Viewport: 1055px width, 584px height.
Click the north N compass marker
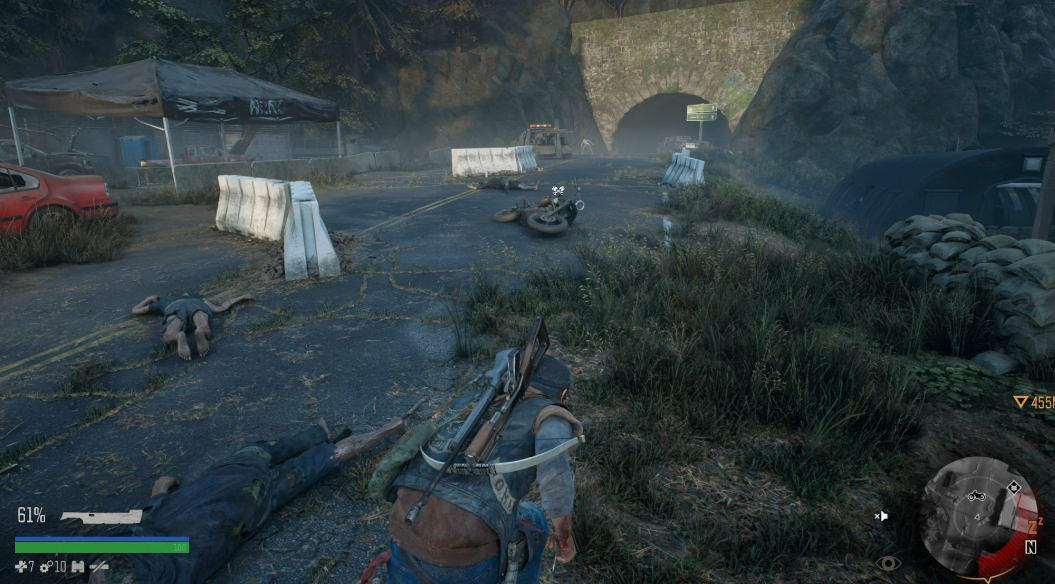point(1030,547)
